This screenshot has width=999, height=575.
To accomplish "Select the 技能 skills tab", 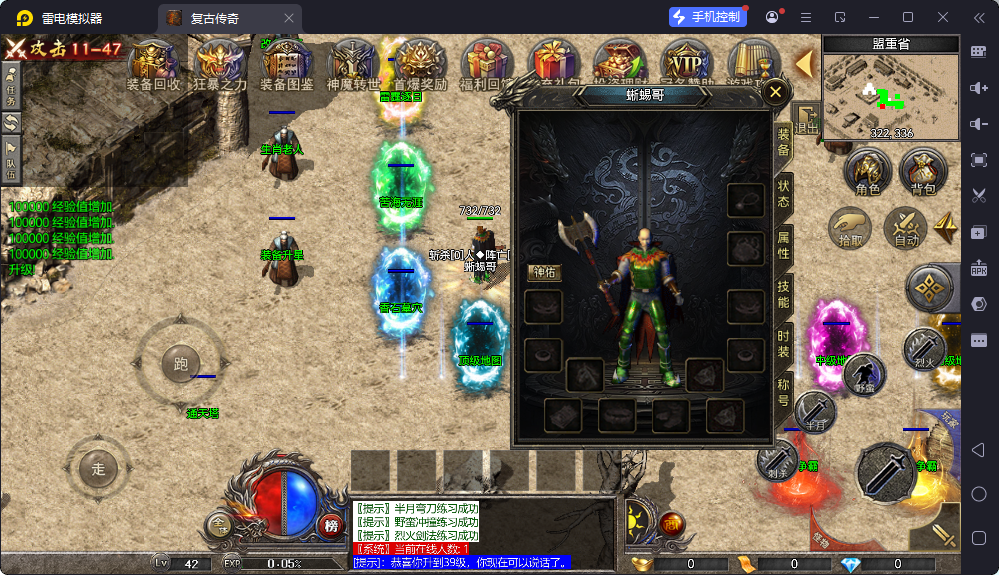I will [x=783, y=294].
